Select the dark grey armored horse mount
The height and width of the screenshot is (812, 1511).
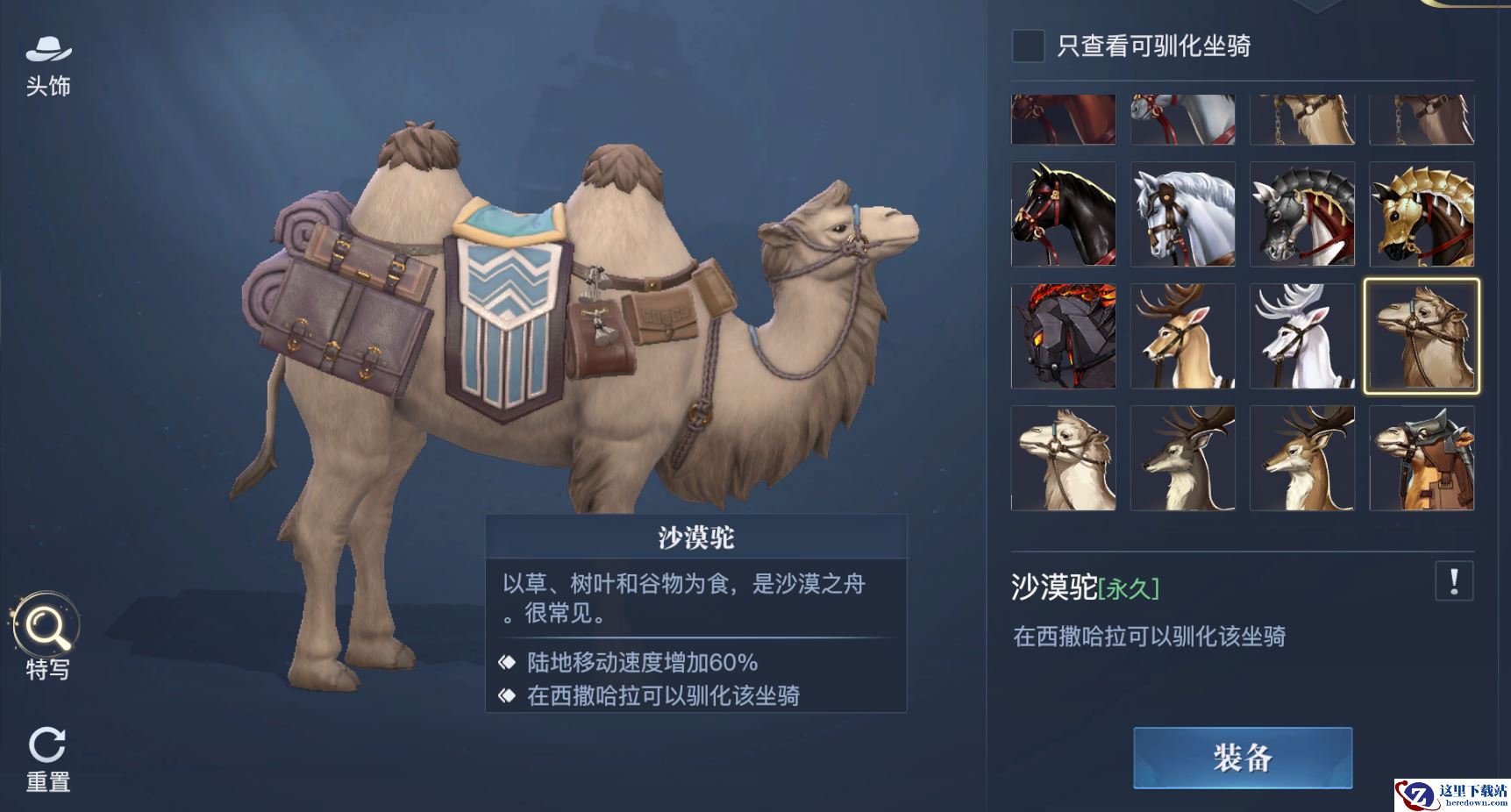coord(1301,214)
